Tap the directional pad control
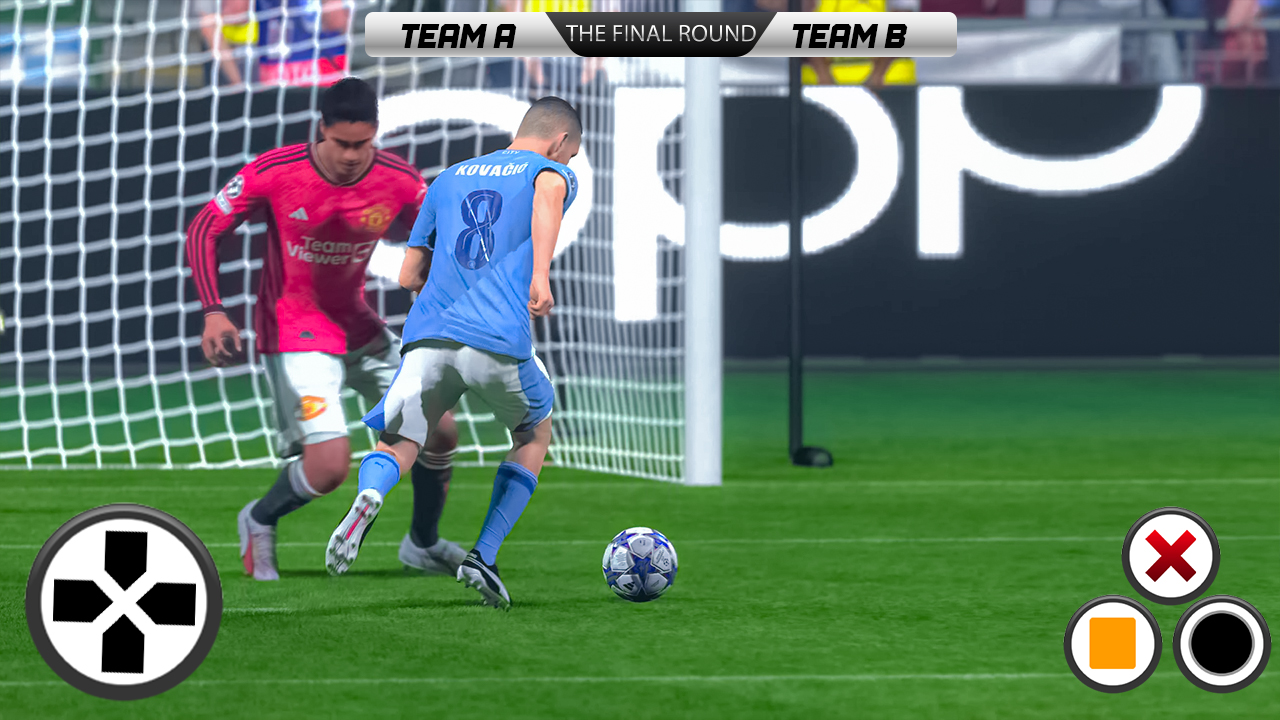1280x720 pixels. 124,602
